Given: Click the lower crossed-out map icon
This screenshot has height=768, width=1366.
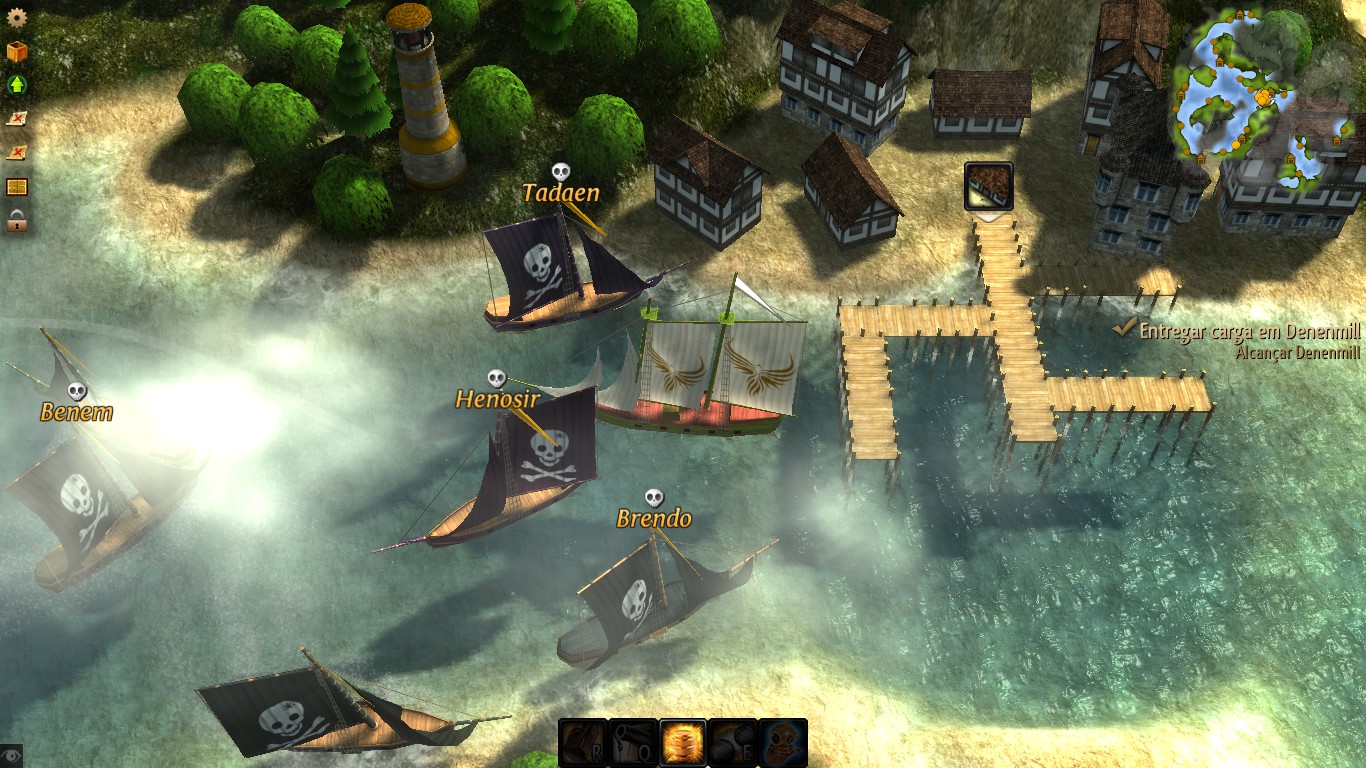Looking at the screenshot, I should (x=14, y=150).
